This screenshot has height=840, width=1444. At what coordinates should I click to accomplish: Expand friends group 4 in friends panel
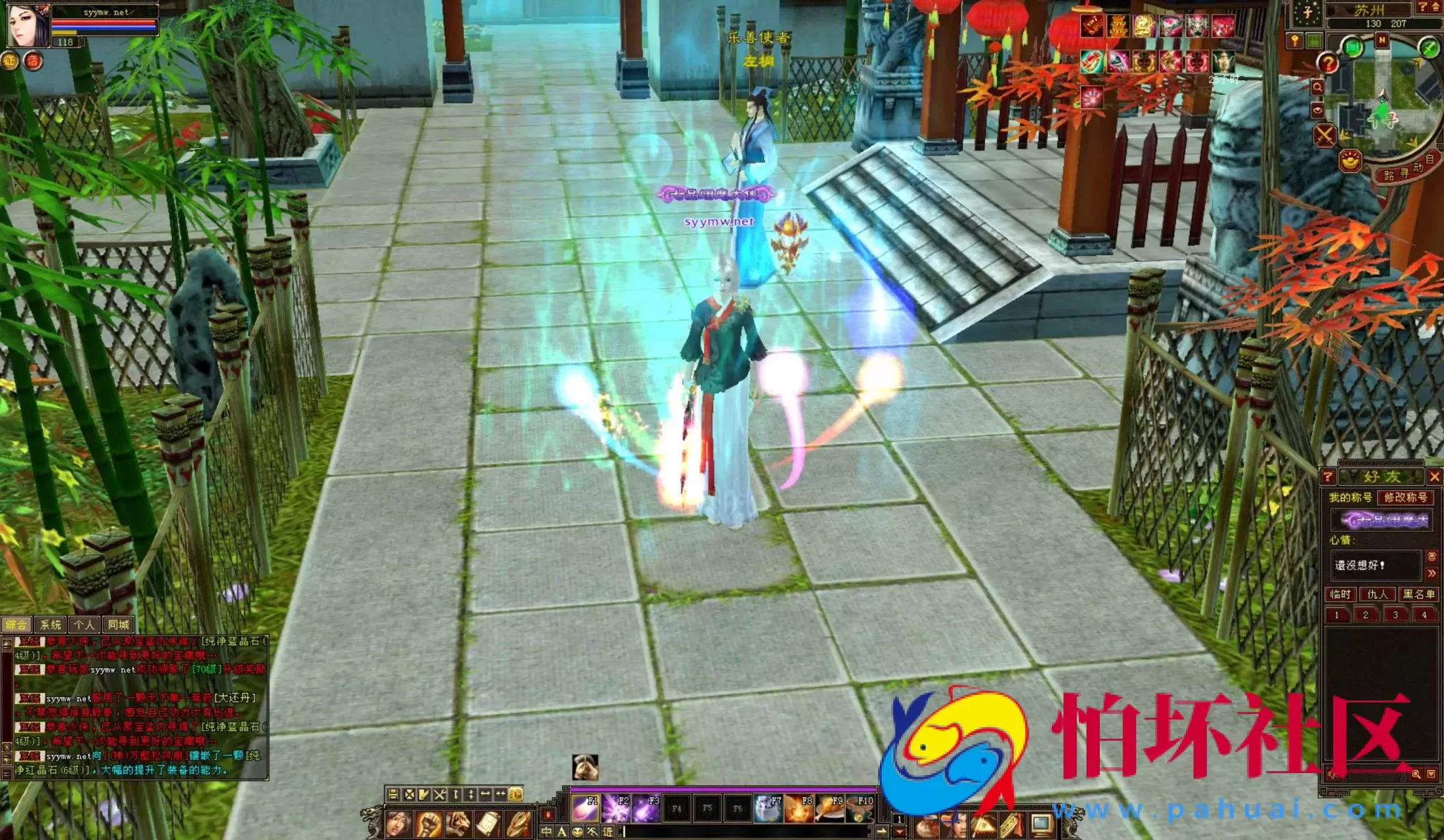coord(1424,614)
